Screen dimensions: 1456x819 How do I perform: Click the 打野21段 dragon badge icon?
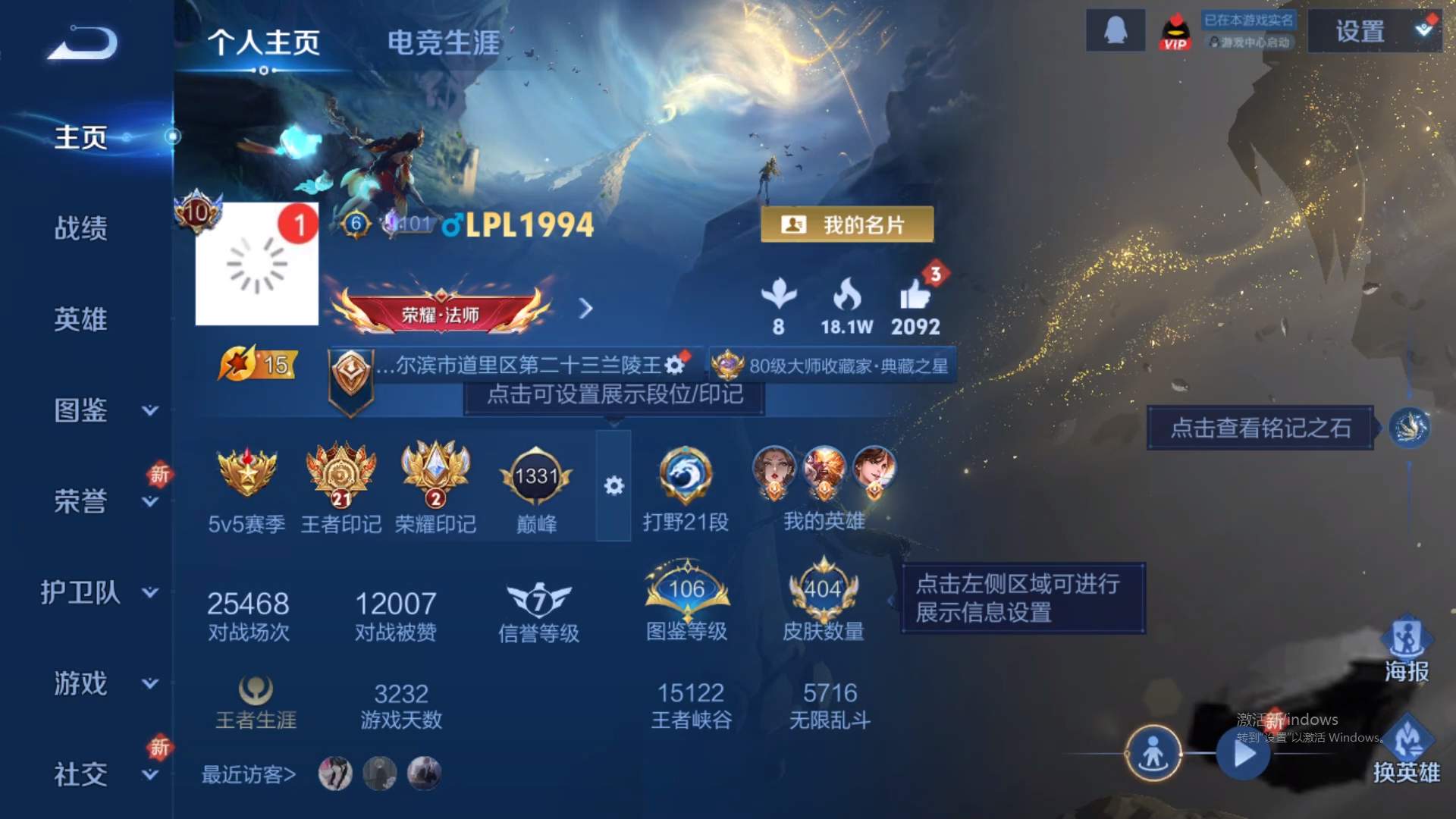click(686, 476)
